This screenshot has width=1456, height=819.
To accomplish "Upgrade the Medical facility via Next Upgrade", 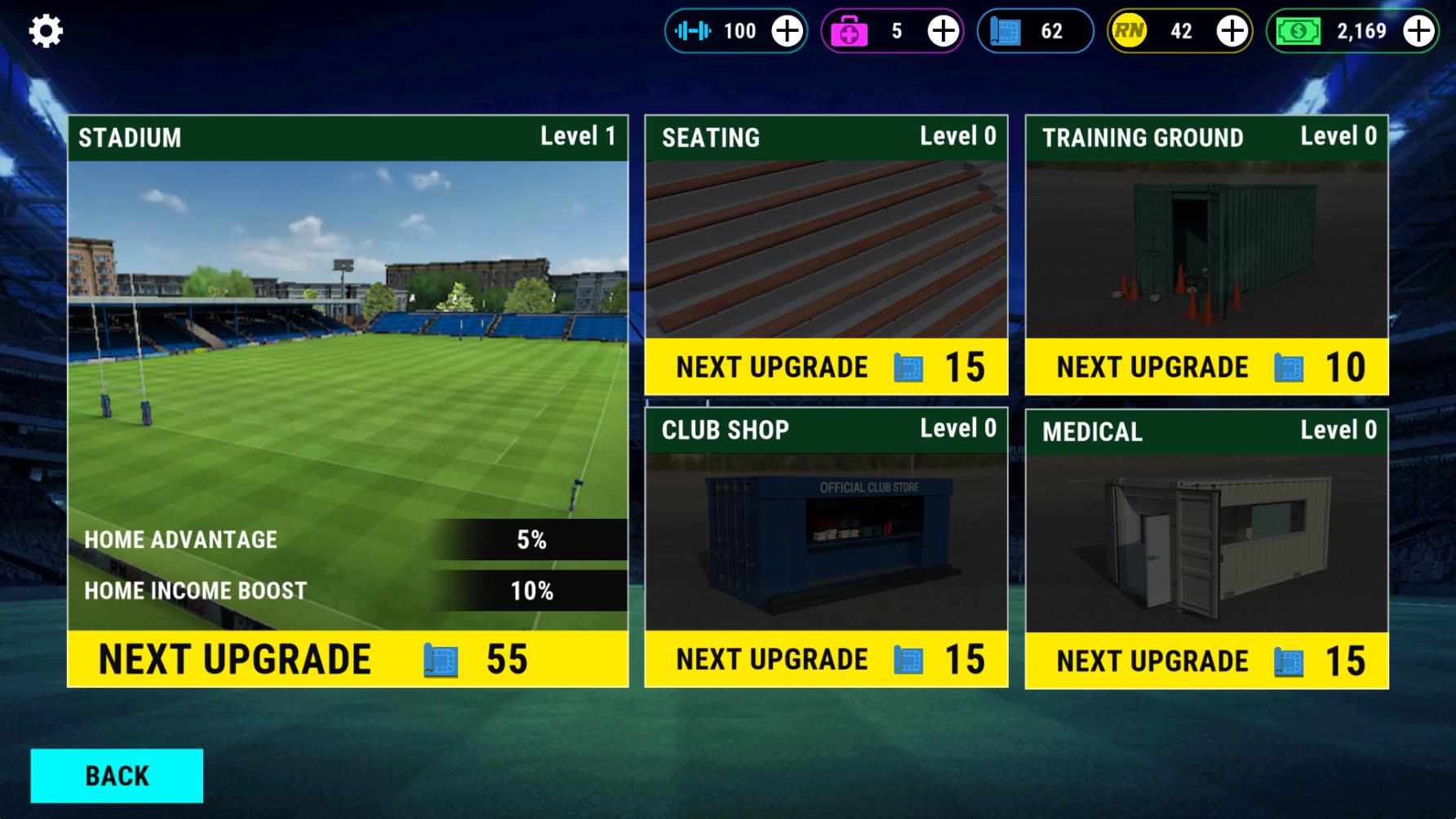I will click(x=1206, y=661).
